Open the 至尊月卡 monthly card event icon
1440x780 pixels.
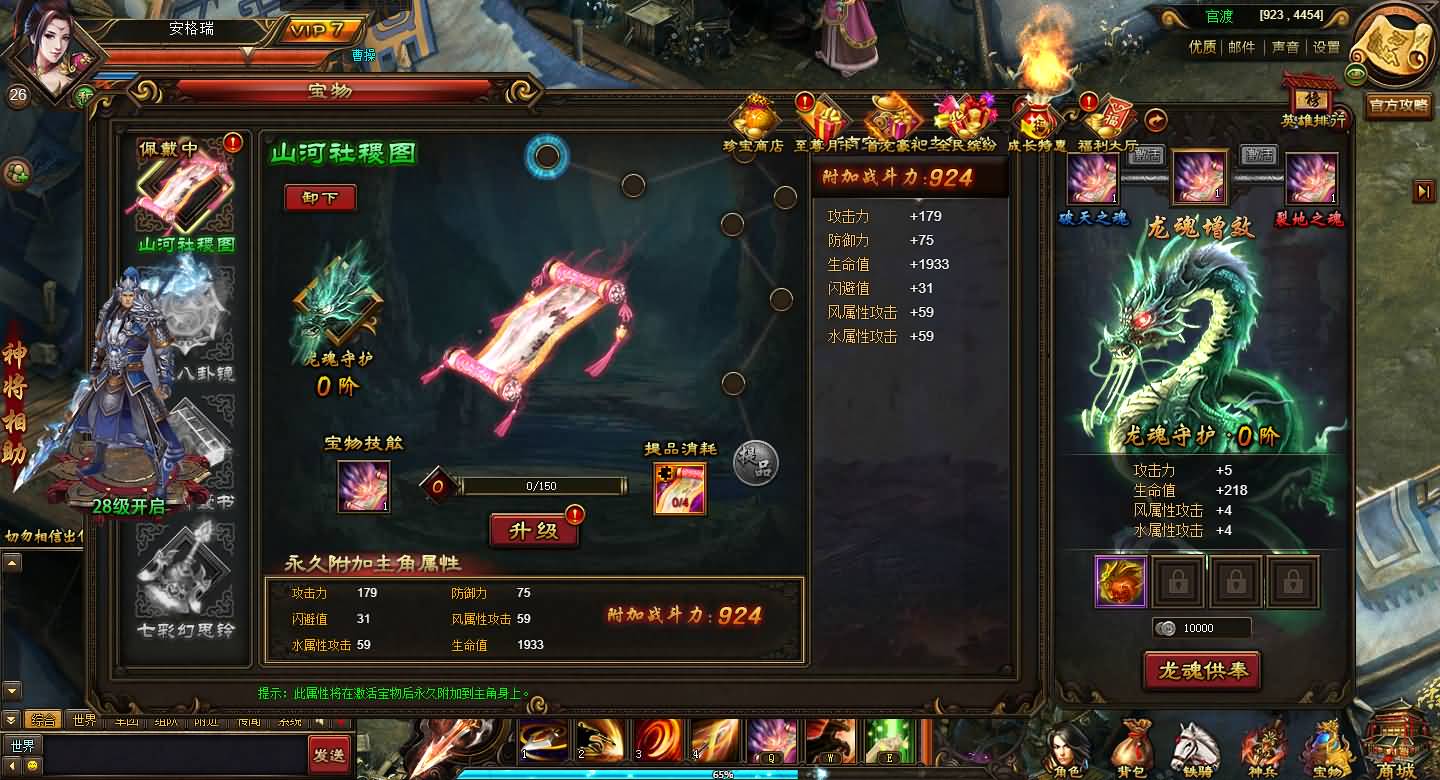822,118
